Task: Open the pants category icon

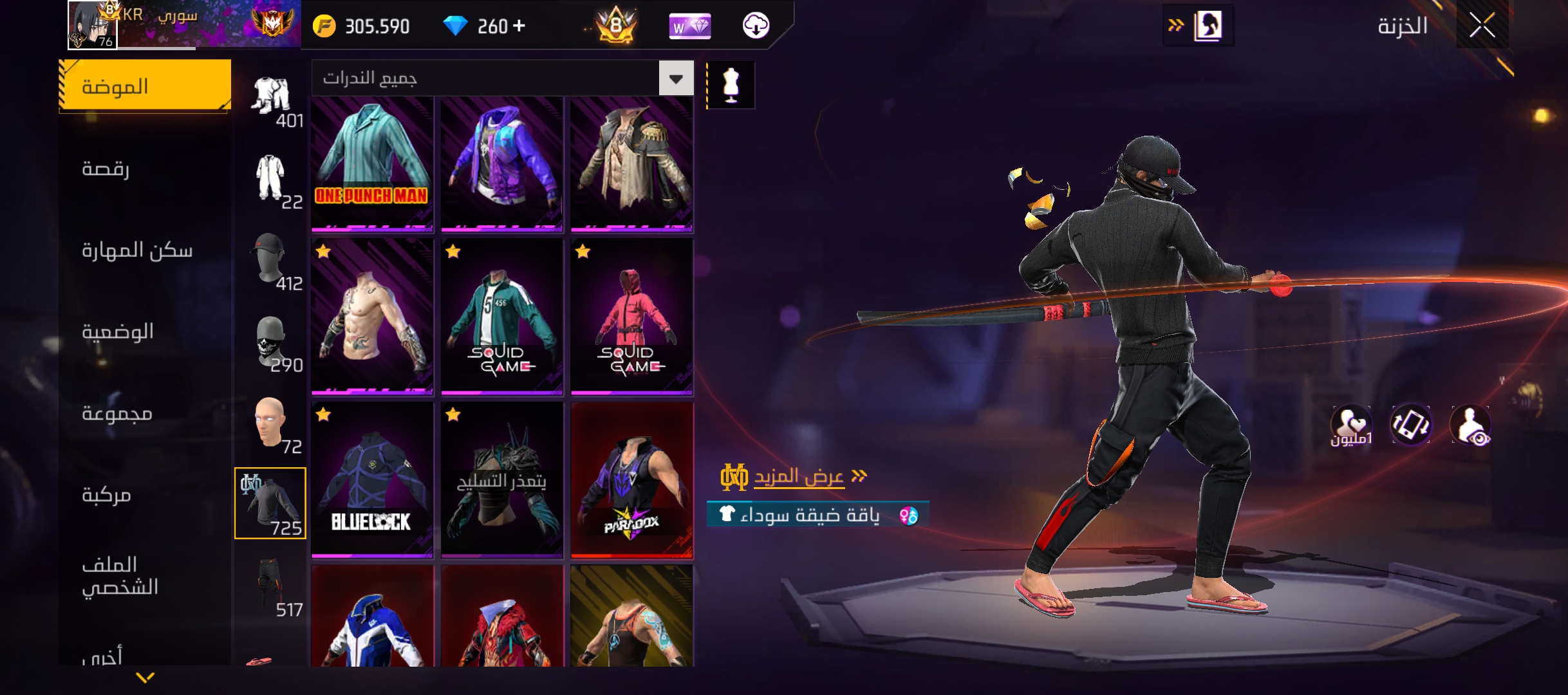Action: (271, 587)
